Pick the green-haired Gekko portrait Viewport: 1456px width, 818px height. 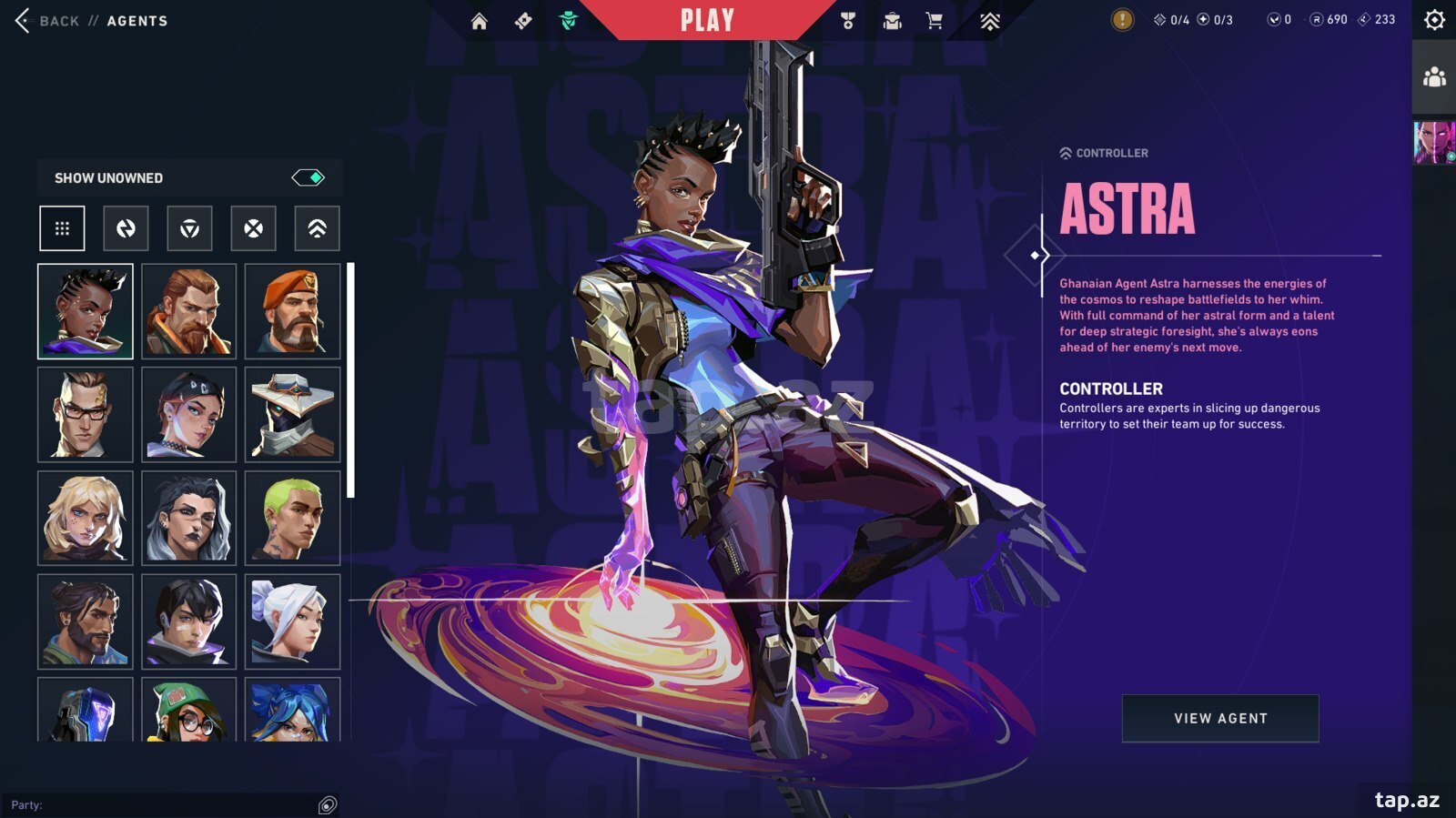tap(292, 518)
